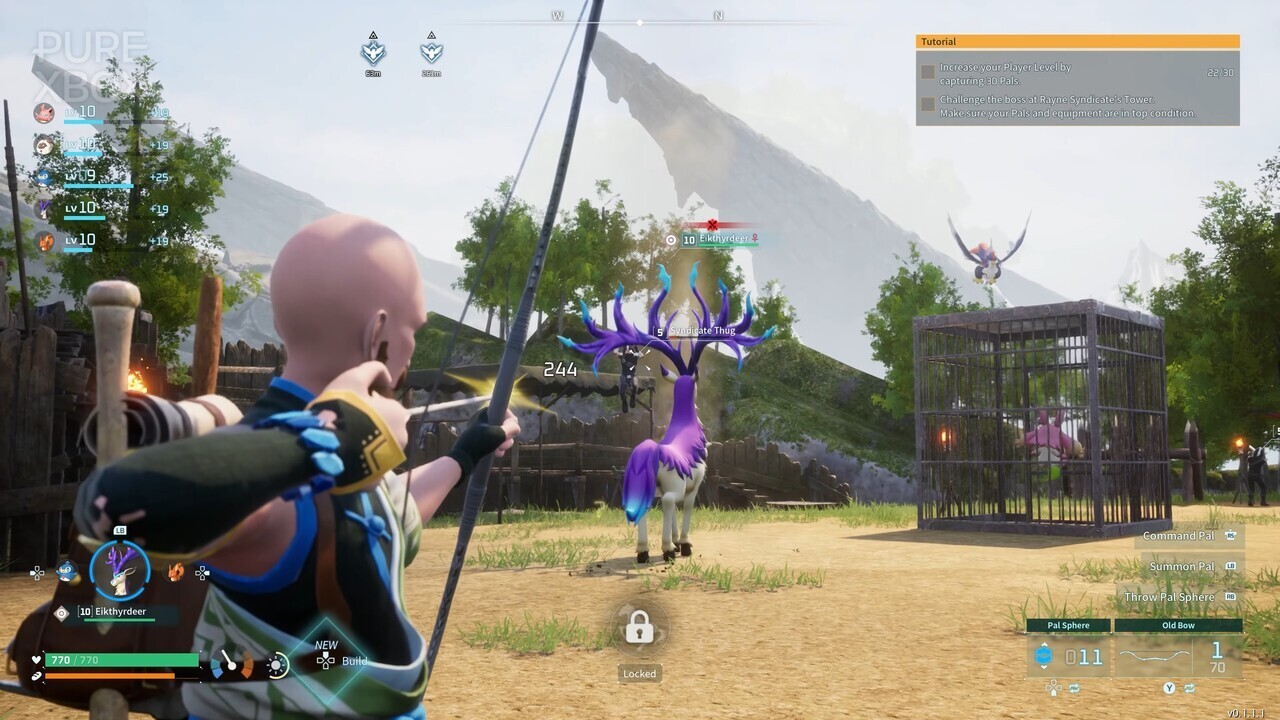This screenshot has width=1280, height=720.
Task: Click the Tutorial objectives panel header
Action: pos(1077,42)
